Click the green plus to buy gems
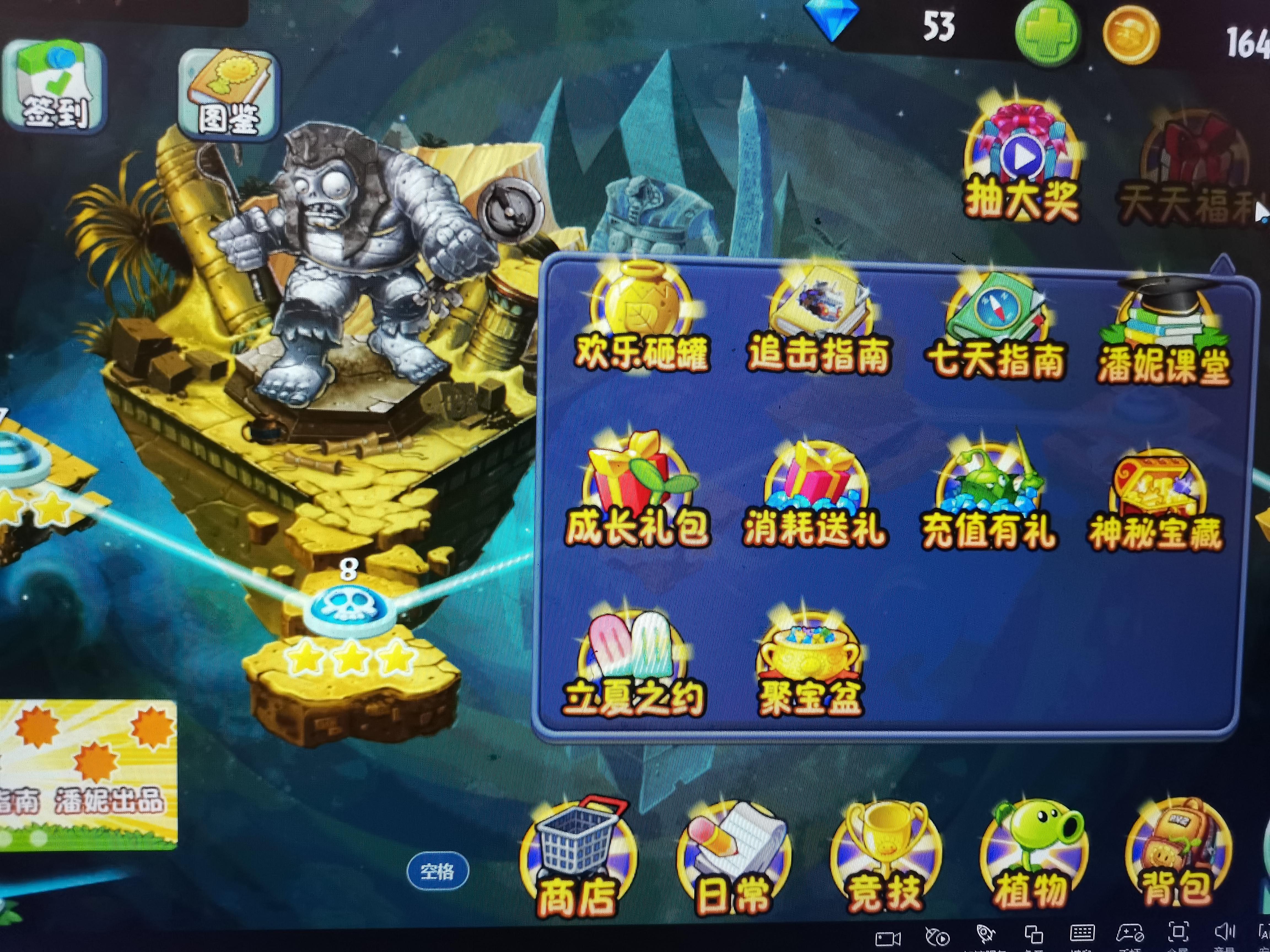Screen dimensions: 1270x952 (1049, 28)
